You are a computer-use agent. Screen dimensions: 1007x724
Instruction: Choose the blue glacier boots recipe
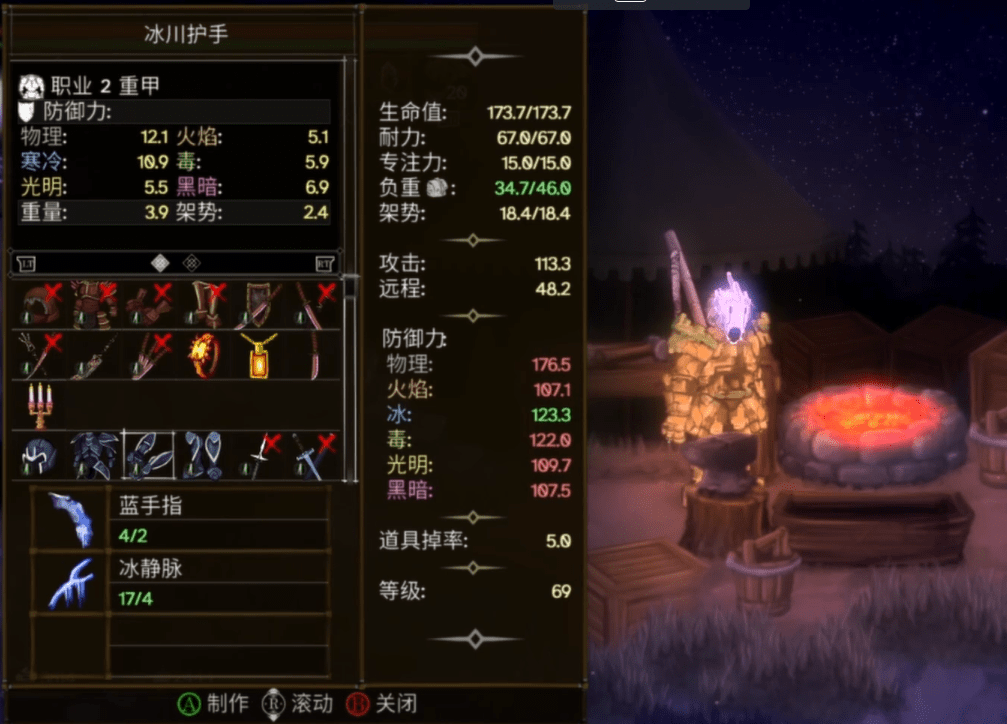pyautogui.click(x=203, y=456)
